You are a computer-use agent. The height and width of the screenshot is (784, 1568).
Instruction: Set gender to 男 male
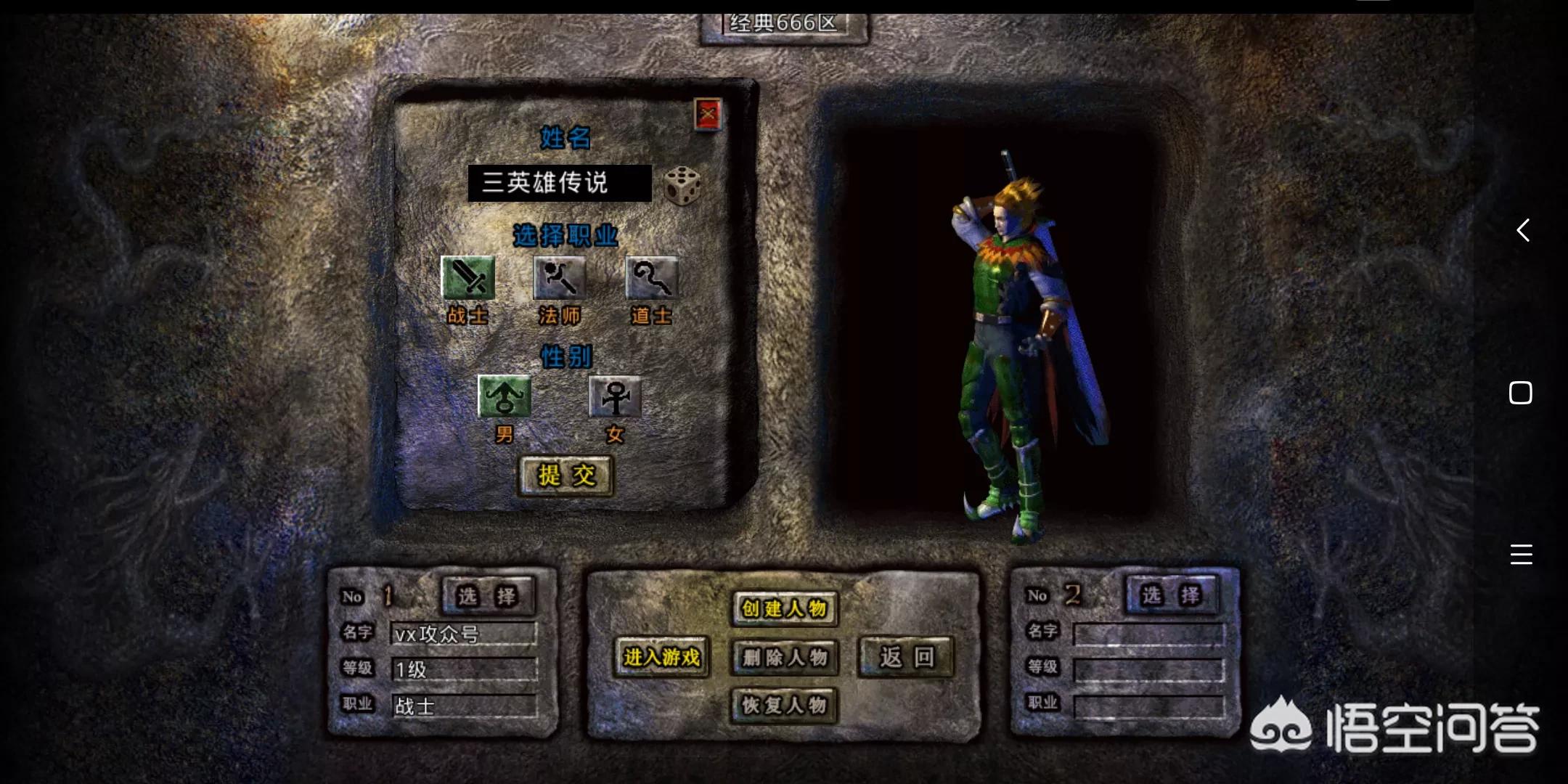505,397
